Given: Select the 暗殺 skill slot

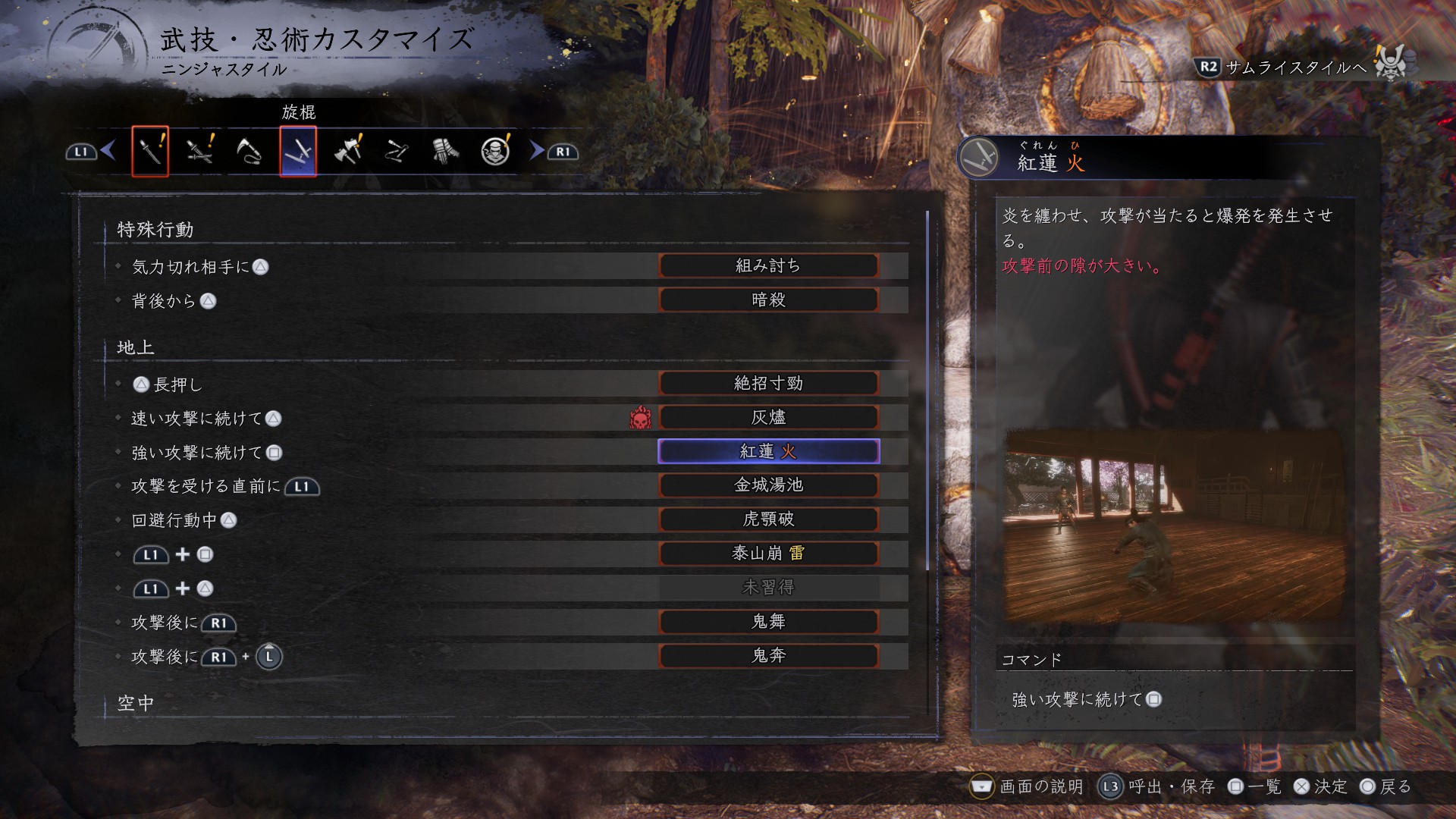Looking at the screenshot, I should pos(768,300).
